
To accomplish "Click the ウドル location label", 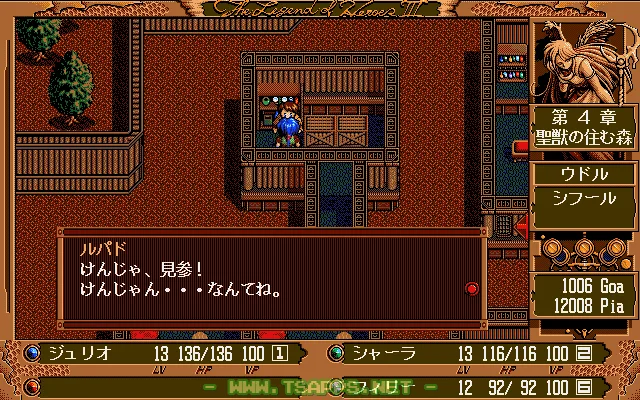I will tap(580, 174).
